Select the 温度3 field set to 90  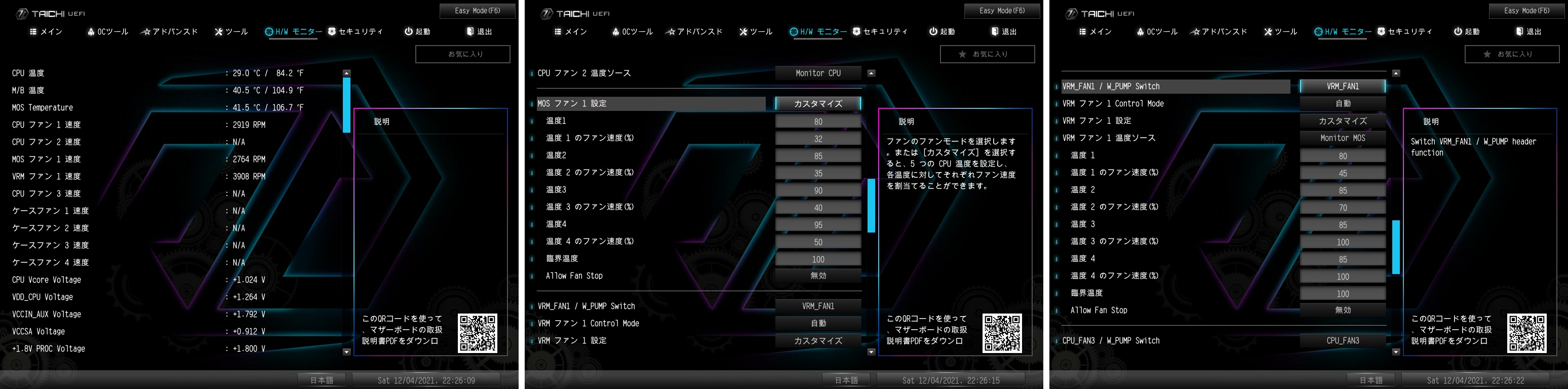[x=817, y=190]
